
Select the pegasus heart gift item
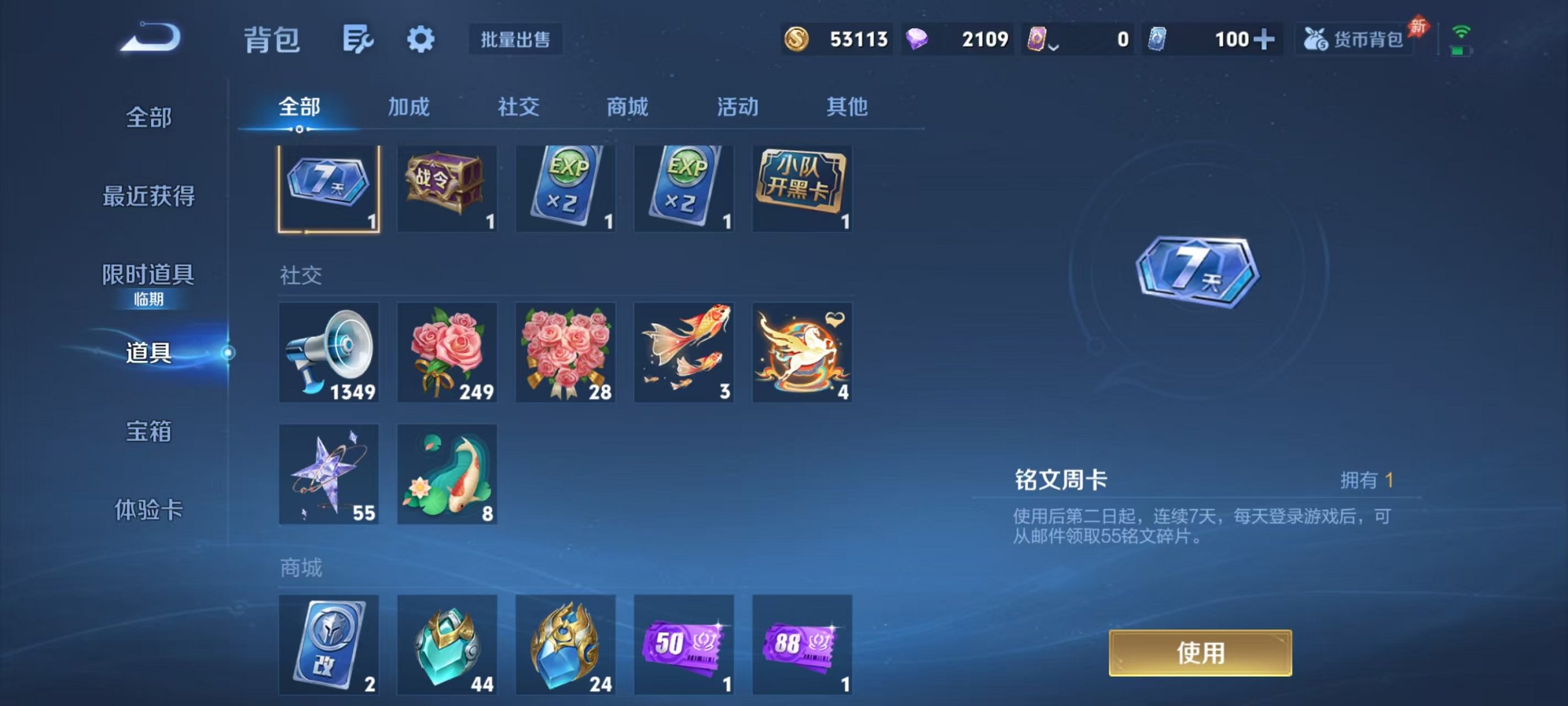[802, 354]
